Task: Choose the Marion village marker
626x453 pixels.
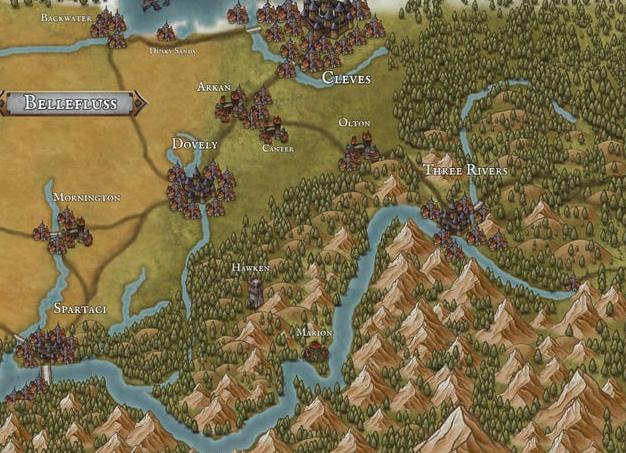Action: click(317, 349)
